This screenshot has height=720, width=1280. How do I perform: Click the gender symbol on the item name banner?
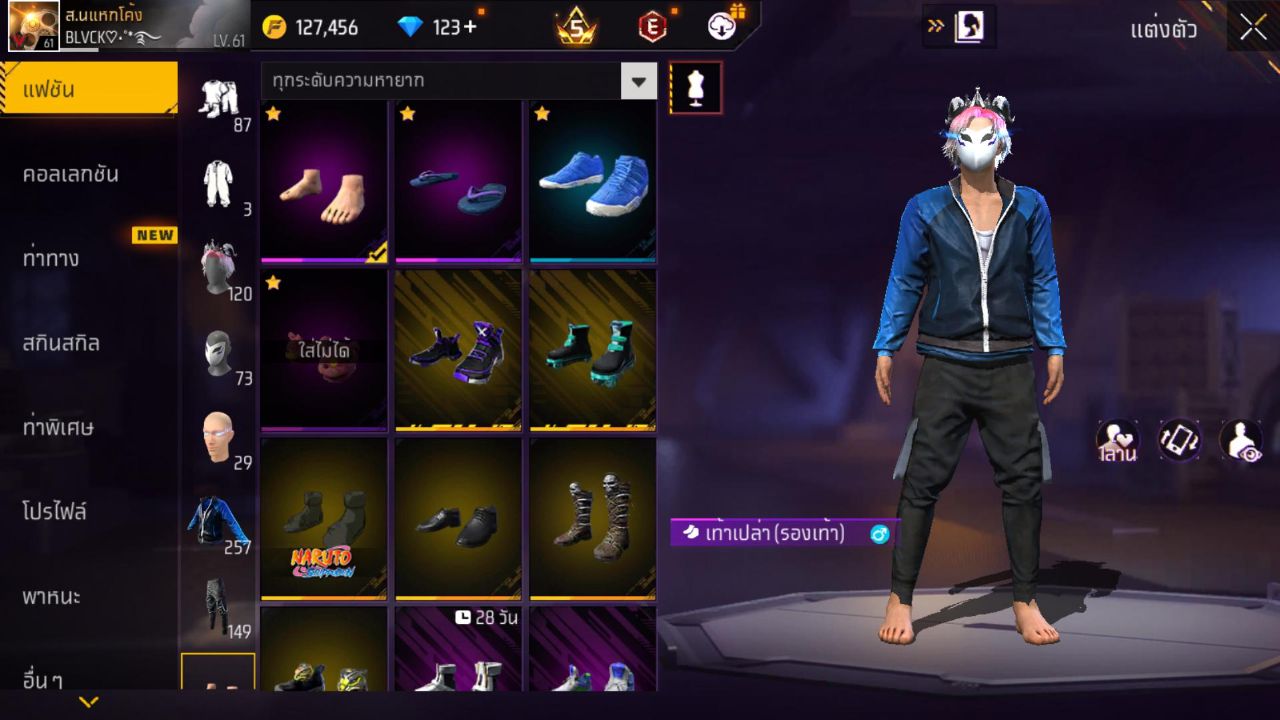coord(877,535)
